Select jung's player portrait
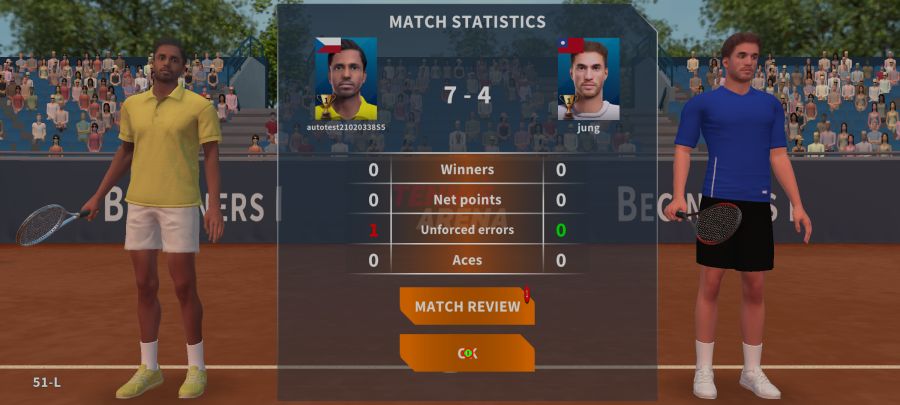Screen dimensions: 900x405 click(589, 79)
